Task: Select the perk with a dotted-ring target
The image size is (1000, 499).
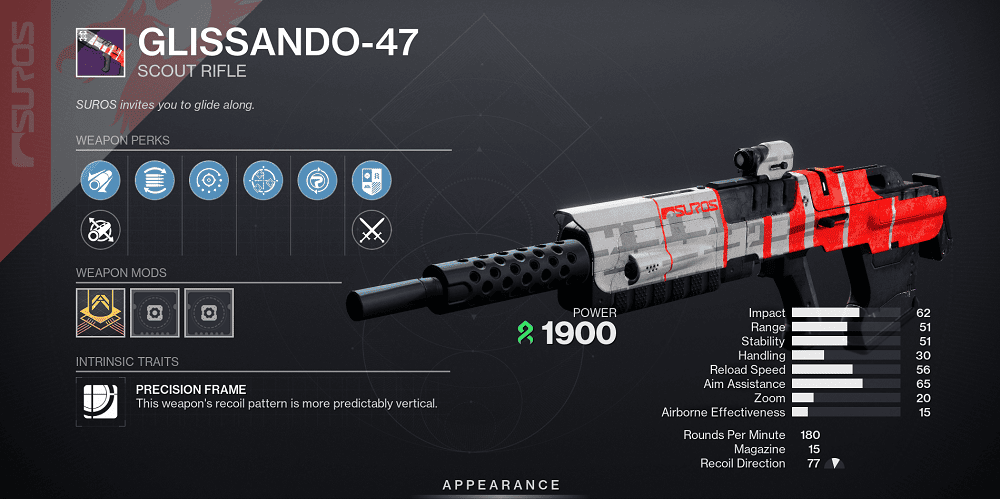Action: (209, 180)
